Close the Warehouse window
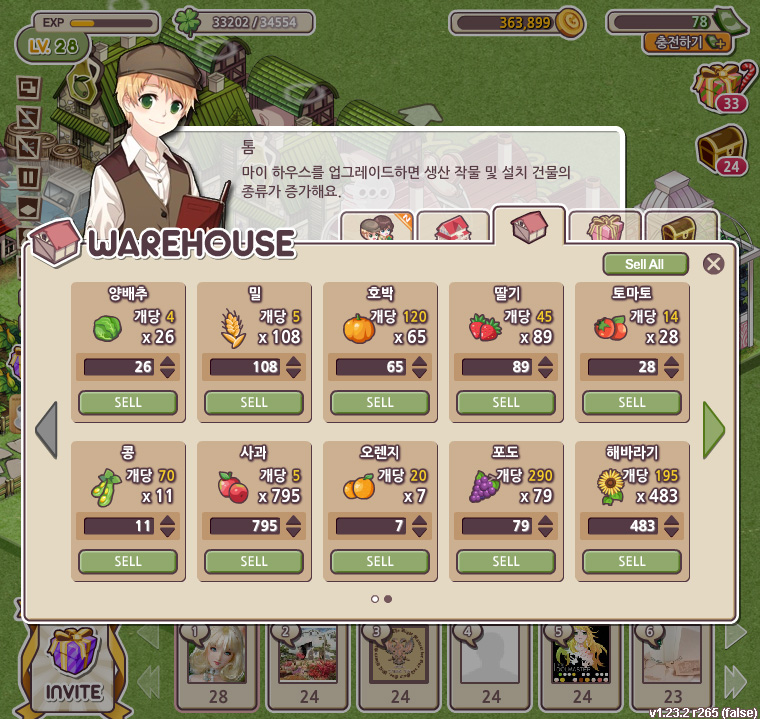Screen dimensions: 760x719 coord(713,264)
